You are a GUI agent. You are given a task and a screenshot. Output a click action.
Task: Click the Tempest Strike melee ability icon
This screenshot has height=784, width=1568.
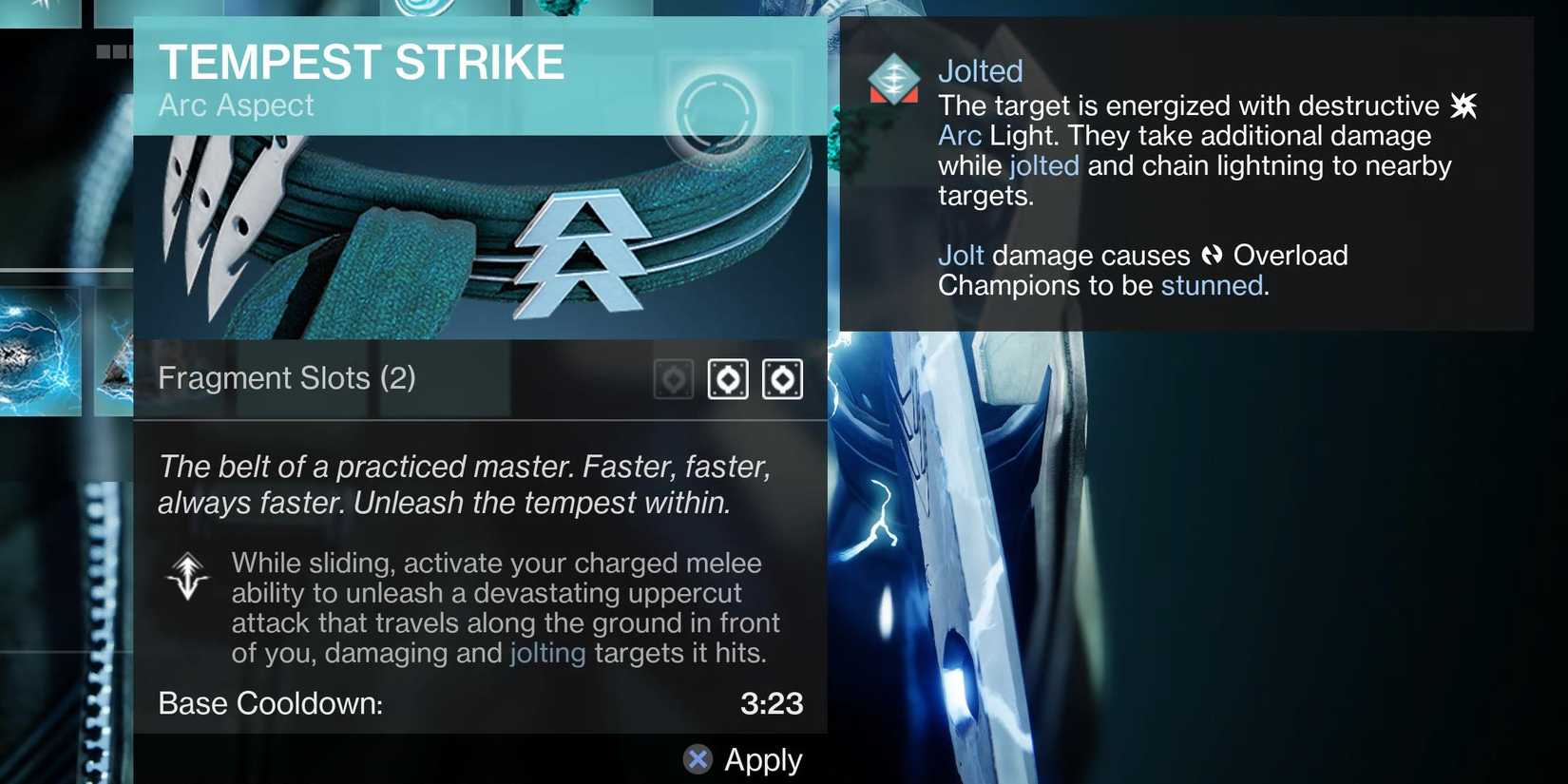pos(187,577)
